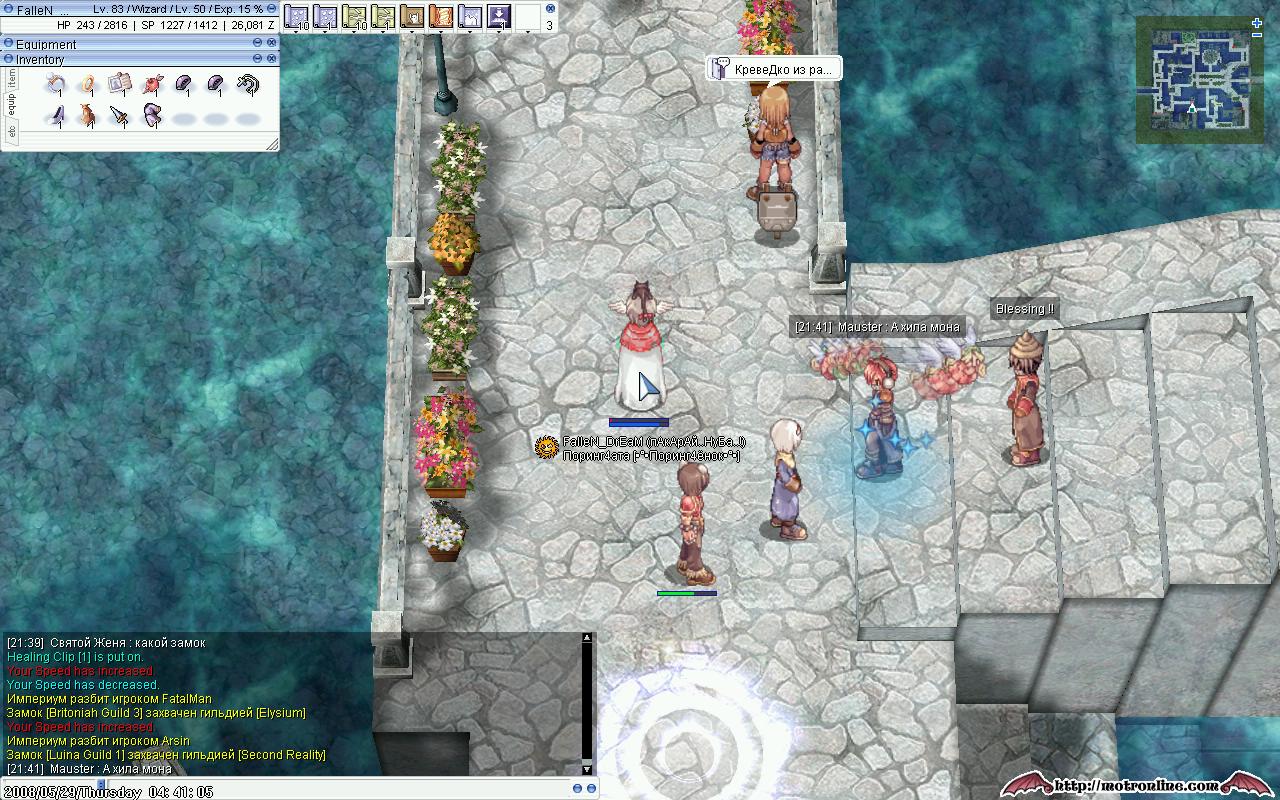Screen dimensions: 1280x800
Task: Choose the purple cape item in inventory
Action: tap(152, 116)
